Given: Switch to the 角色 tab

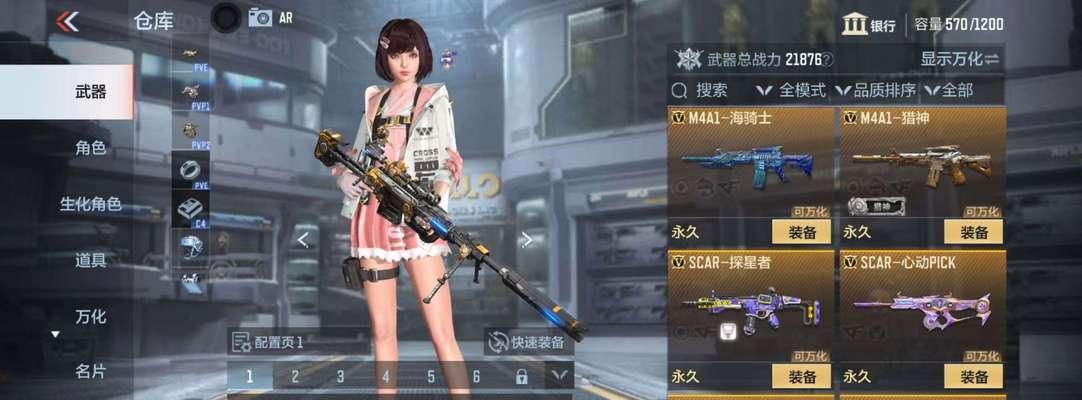Looking at the screenshot, I should tap(90, 148).
